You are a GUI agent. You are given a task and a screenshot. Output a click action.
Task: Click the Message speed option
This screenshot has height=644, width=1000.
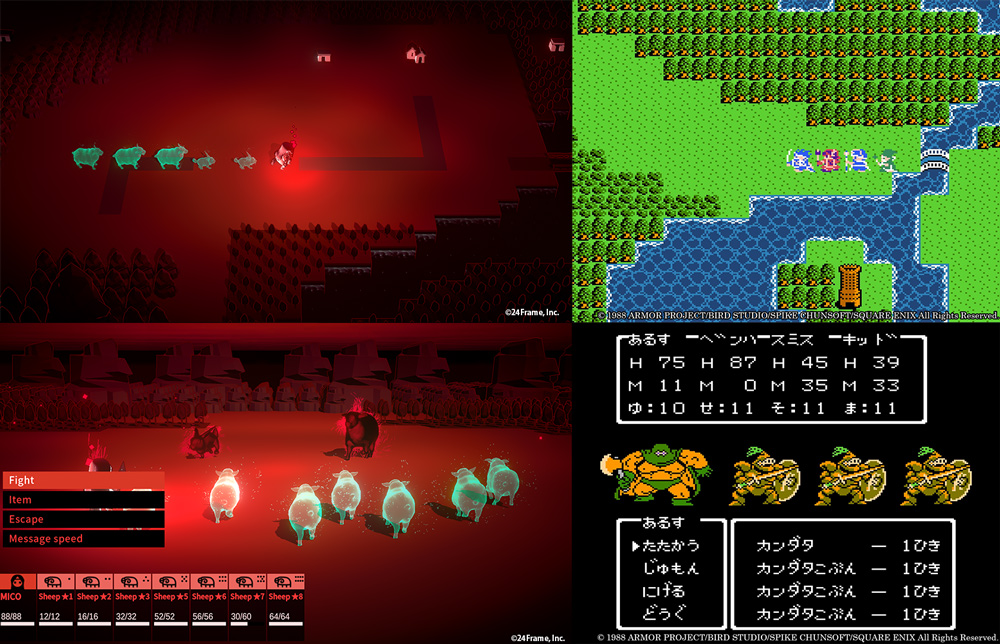pos(82,539)
